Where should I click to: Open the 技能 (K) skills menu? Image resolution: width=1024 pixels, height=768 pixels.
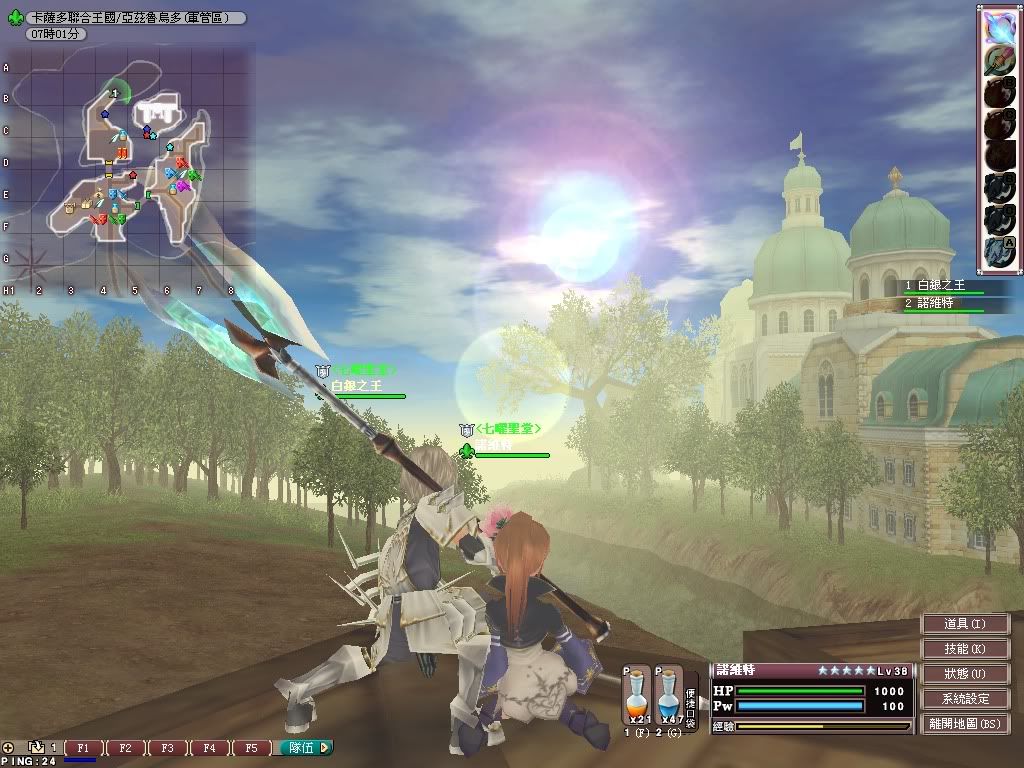point(965,649)
